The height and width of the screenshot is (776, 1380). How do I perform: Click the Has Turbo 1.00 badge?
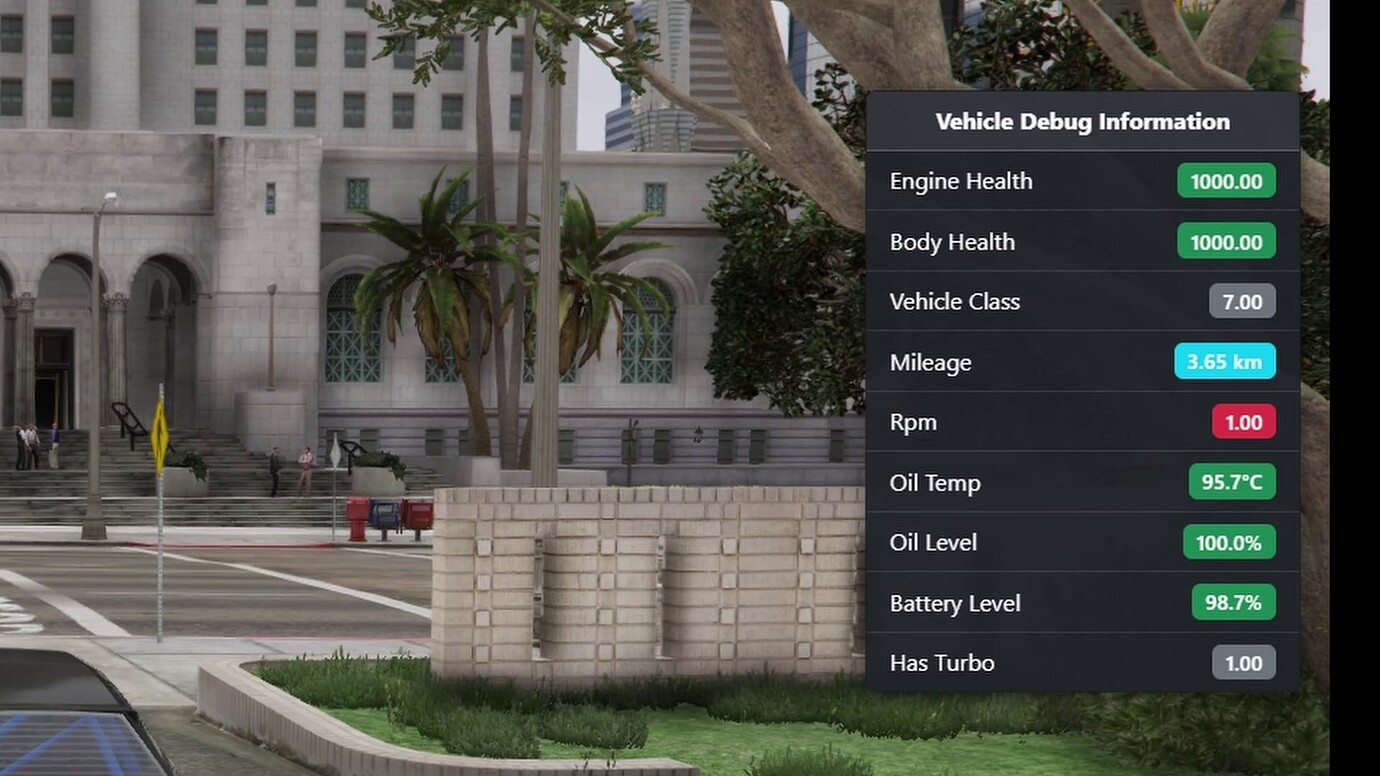point(1243,662)
